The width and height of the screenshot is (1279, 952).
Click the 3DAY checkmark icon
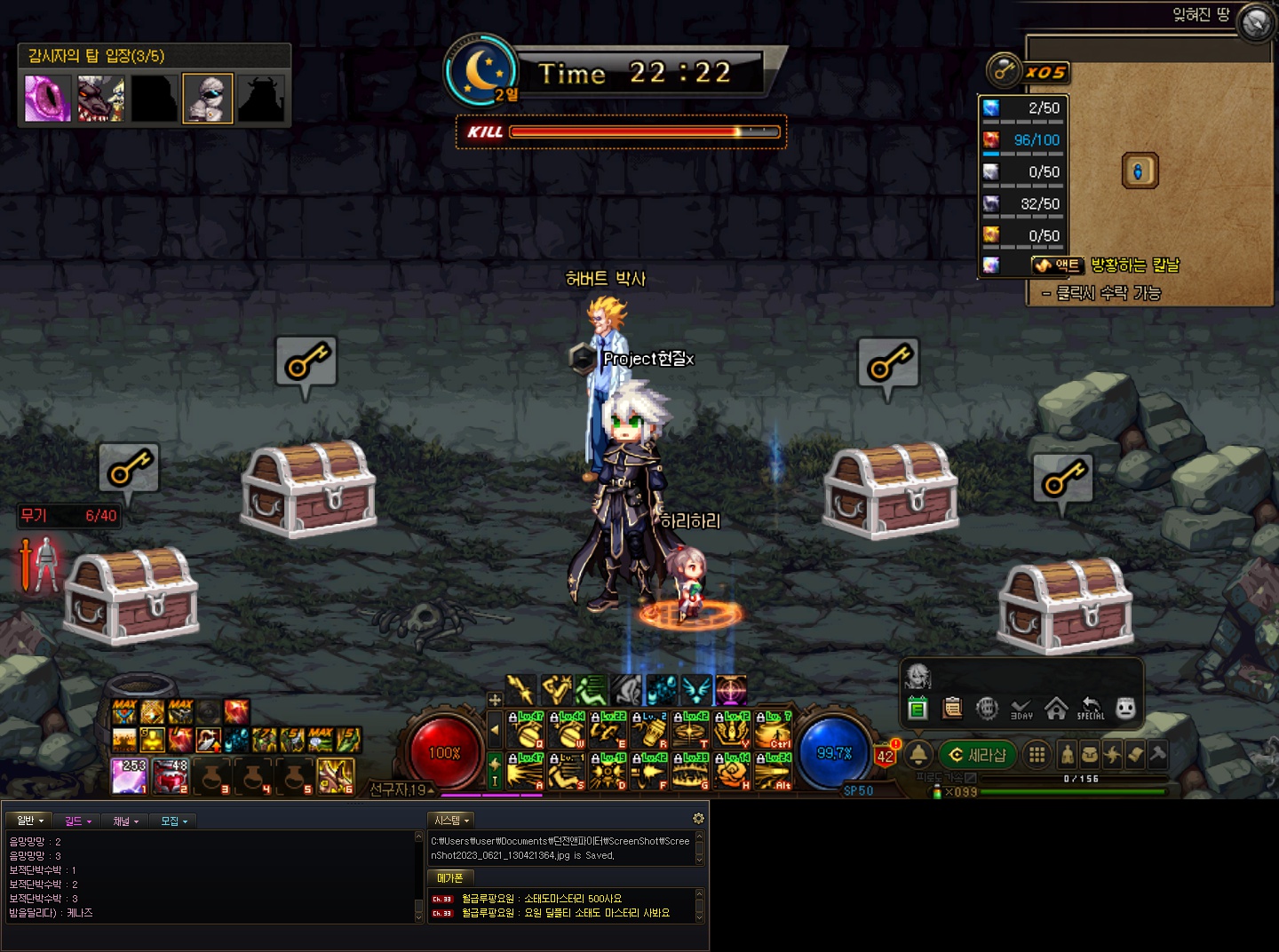tap(1021, 708)
